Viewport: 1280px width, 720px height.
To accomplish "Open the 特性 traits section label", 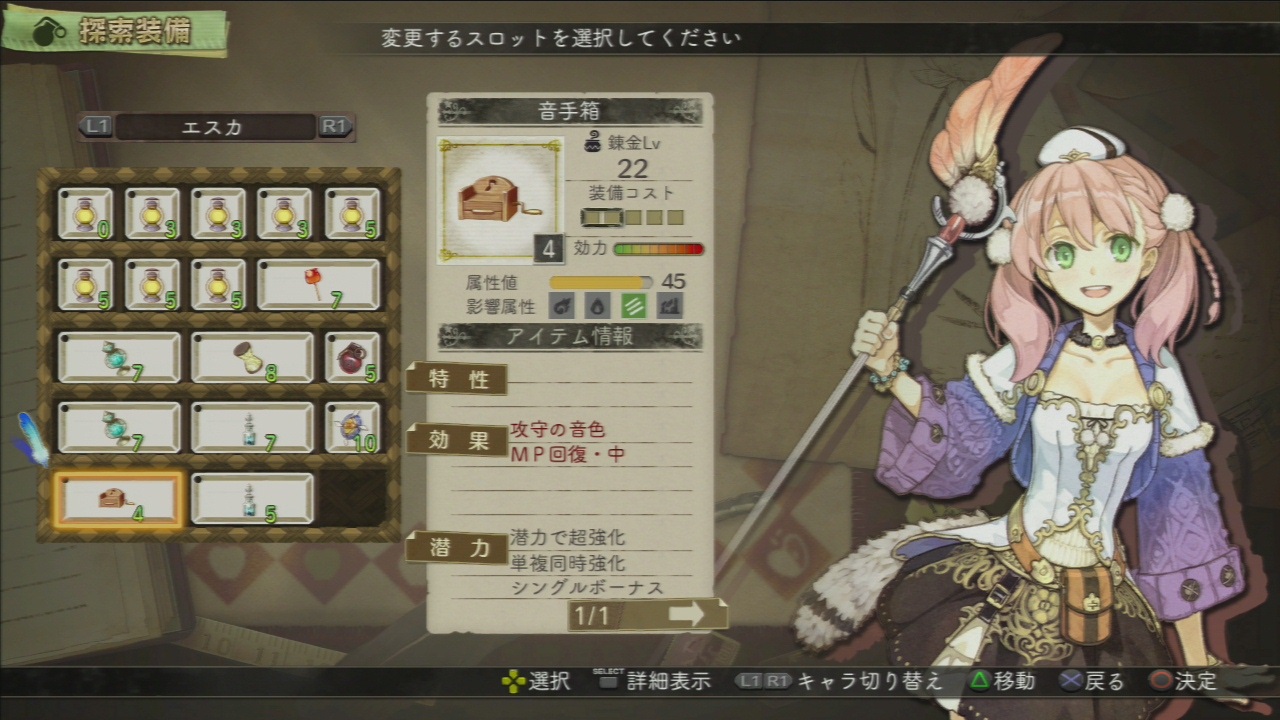I will coord(457,380).
